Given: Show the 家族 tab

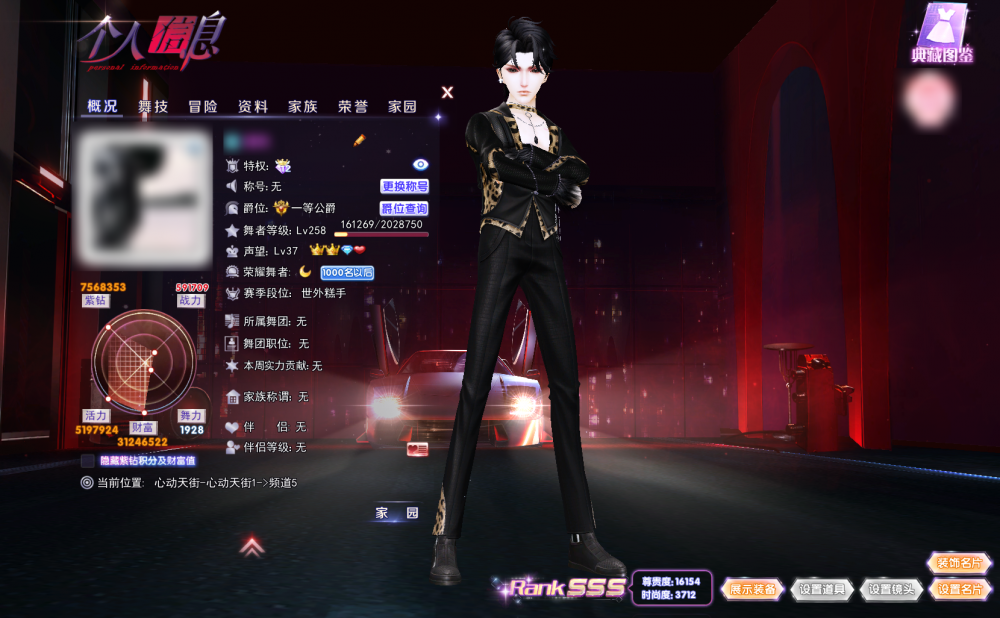Looking at the screenshot, I should pos(303,107).
